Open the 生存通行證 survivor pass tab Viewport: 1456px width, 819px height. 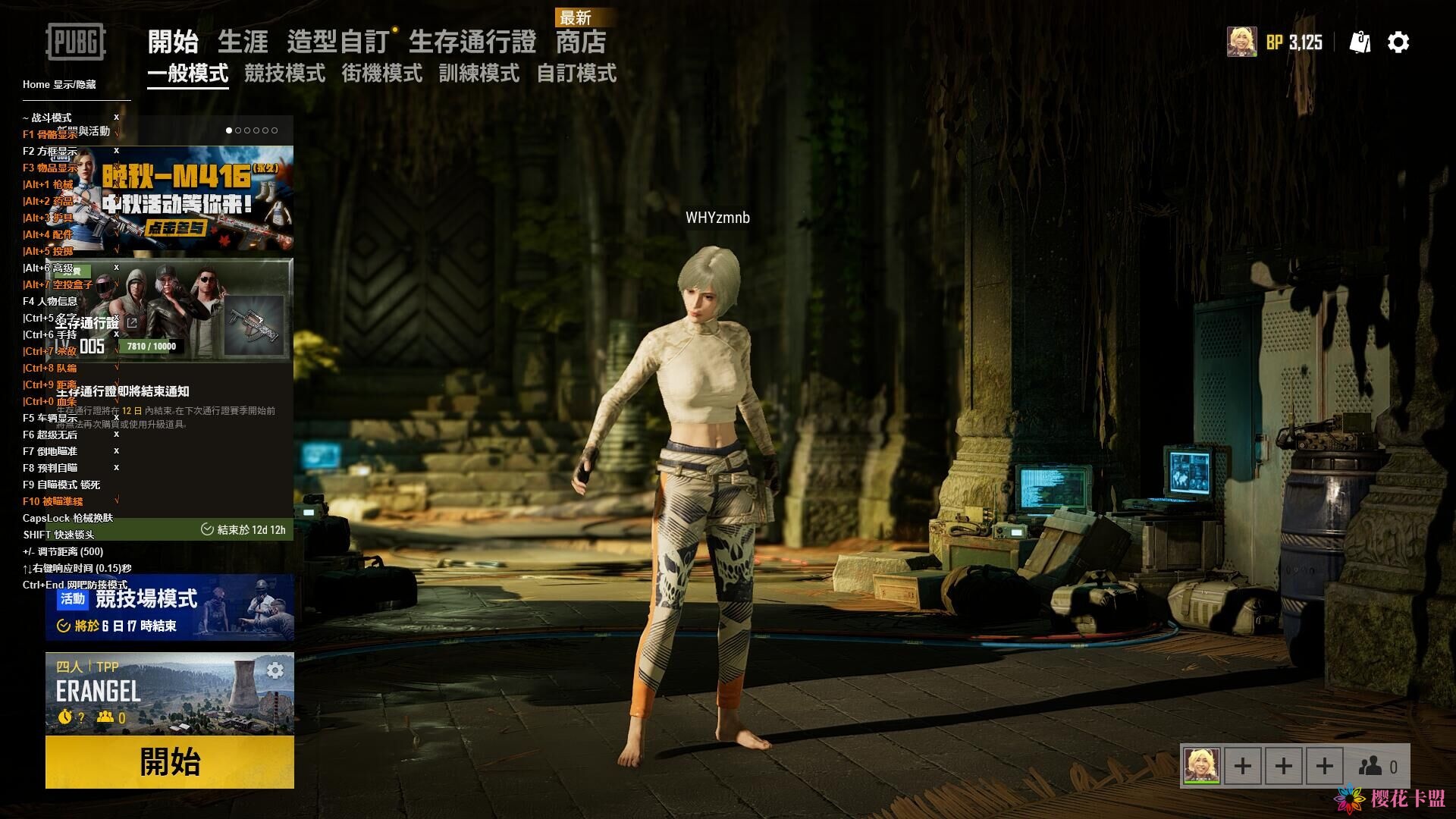[472, 42]
